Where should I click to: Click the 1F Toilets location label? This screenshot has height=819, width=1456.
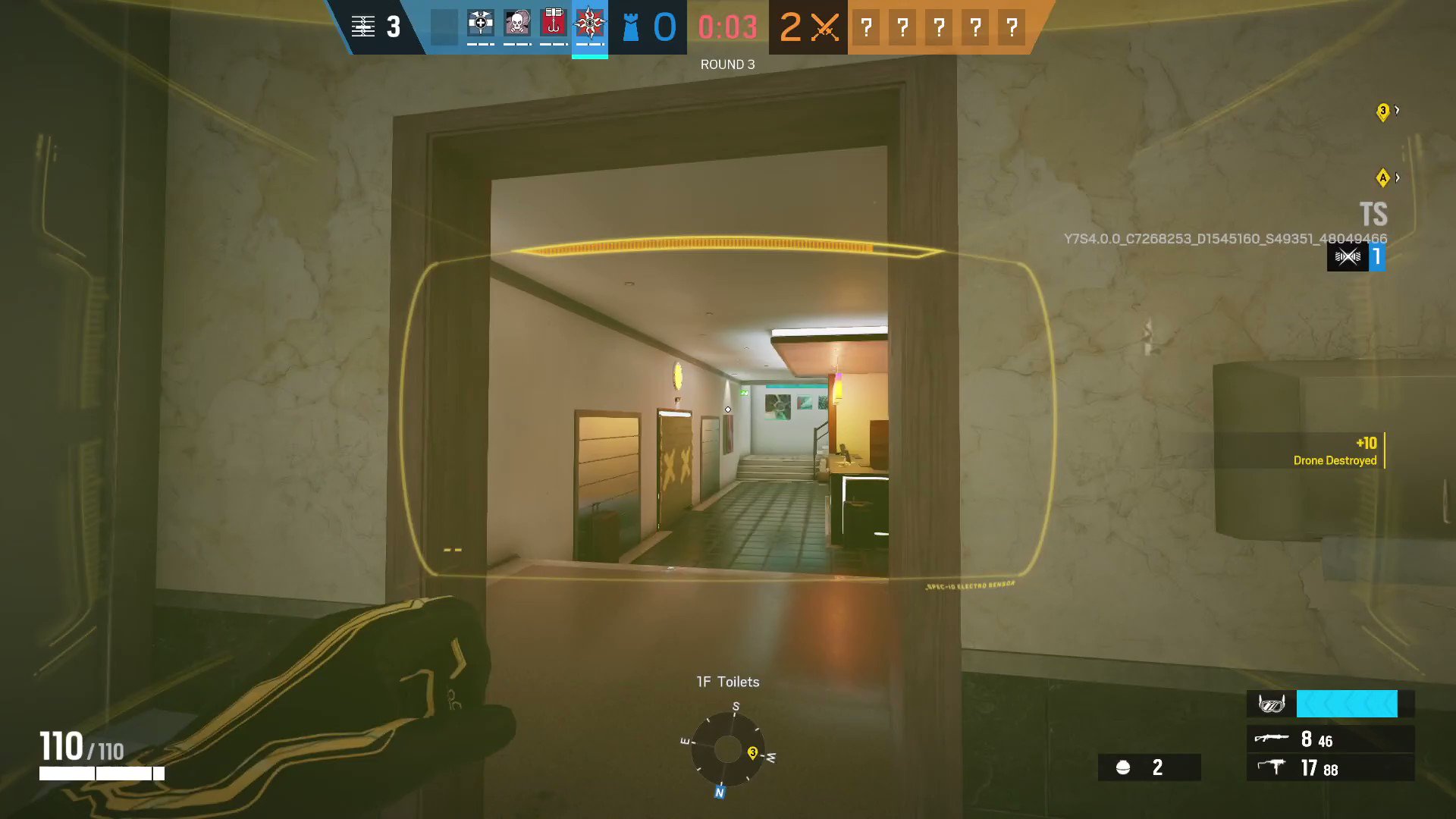[727, 681]
